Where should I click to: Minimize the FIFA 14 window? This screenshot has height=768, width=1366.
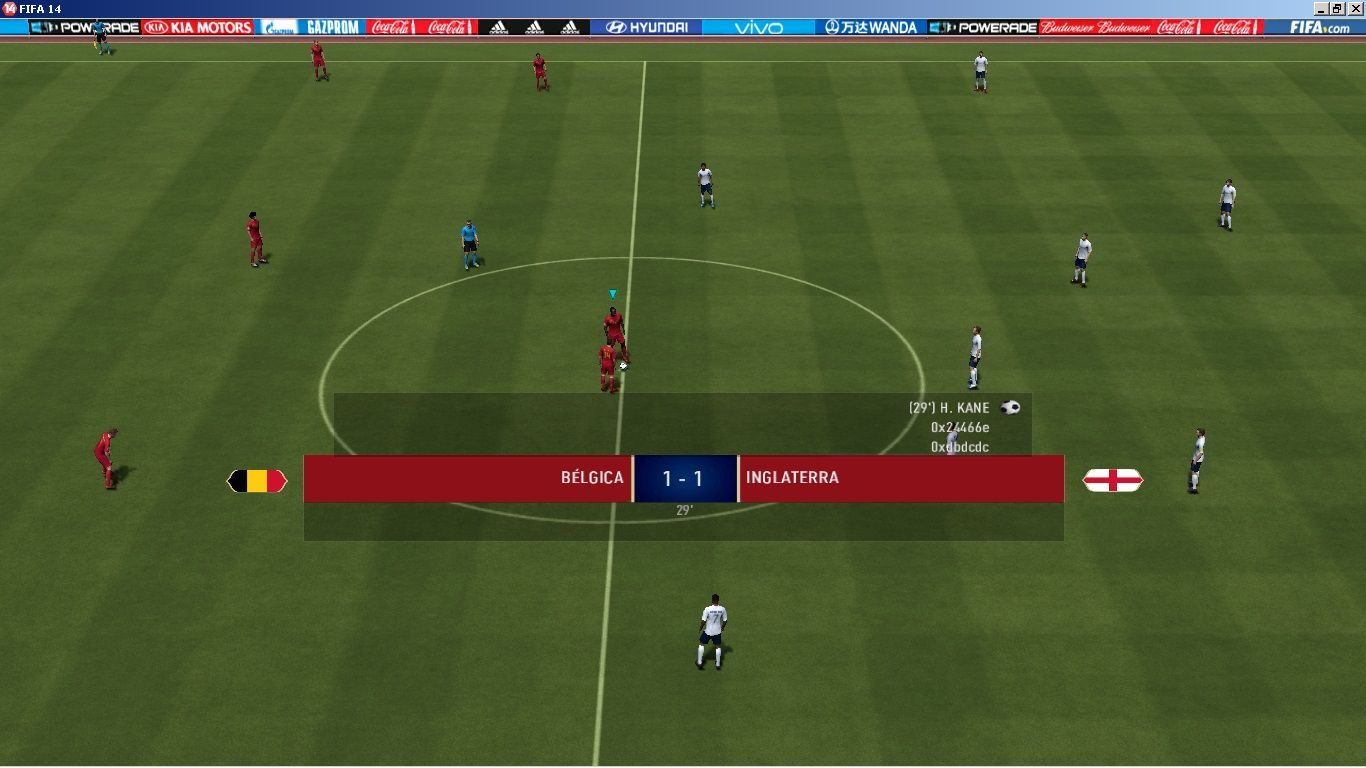pyautogui.click(x=1322, y=8)
